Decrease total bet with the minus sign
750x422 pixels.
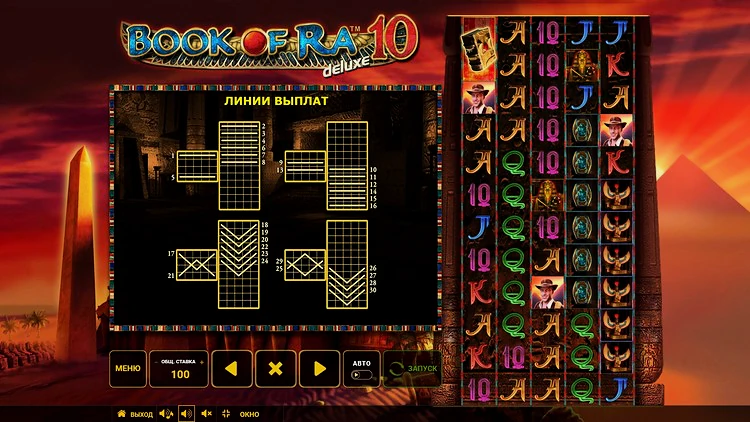coord(156,360)
